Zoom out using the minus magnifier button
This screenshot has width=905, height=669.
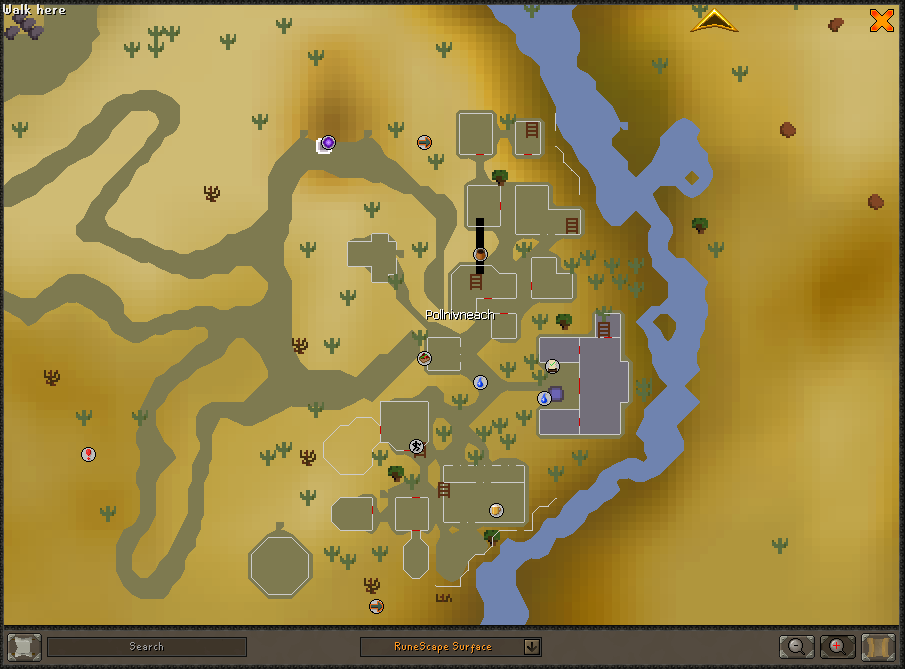(796, 646)
